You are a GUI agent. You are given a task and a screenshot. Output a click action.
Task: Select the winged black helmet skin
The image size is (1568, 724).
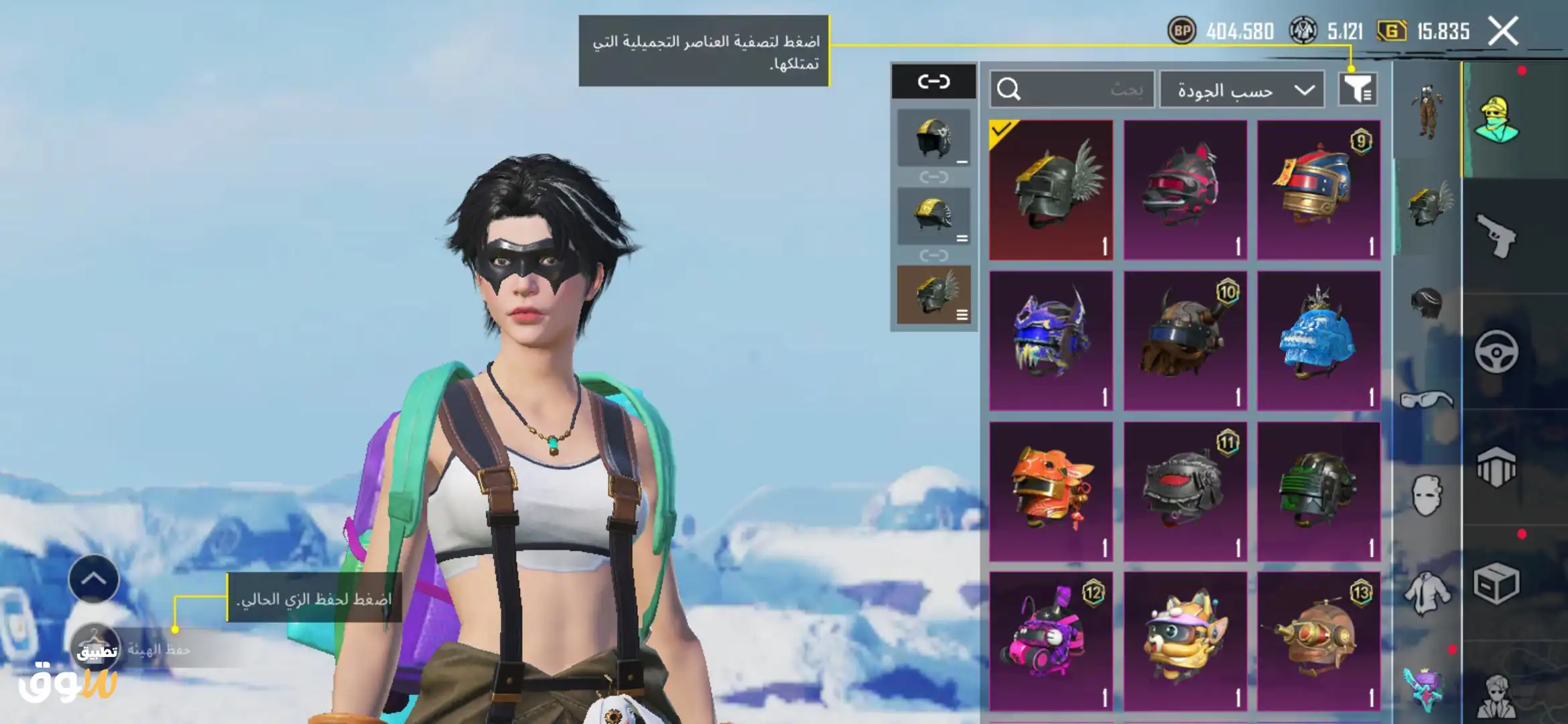tap(1051, 190)
